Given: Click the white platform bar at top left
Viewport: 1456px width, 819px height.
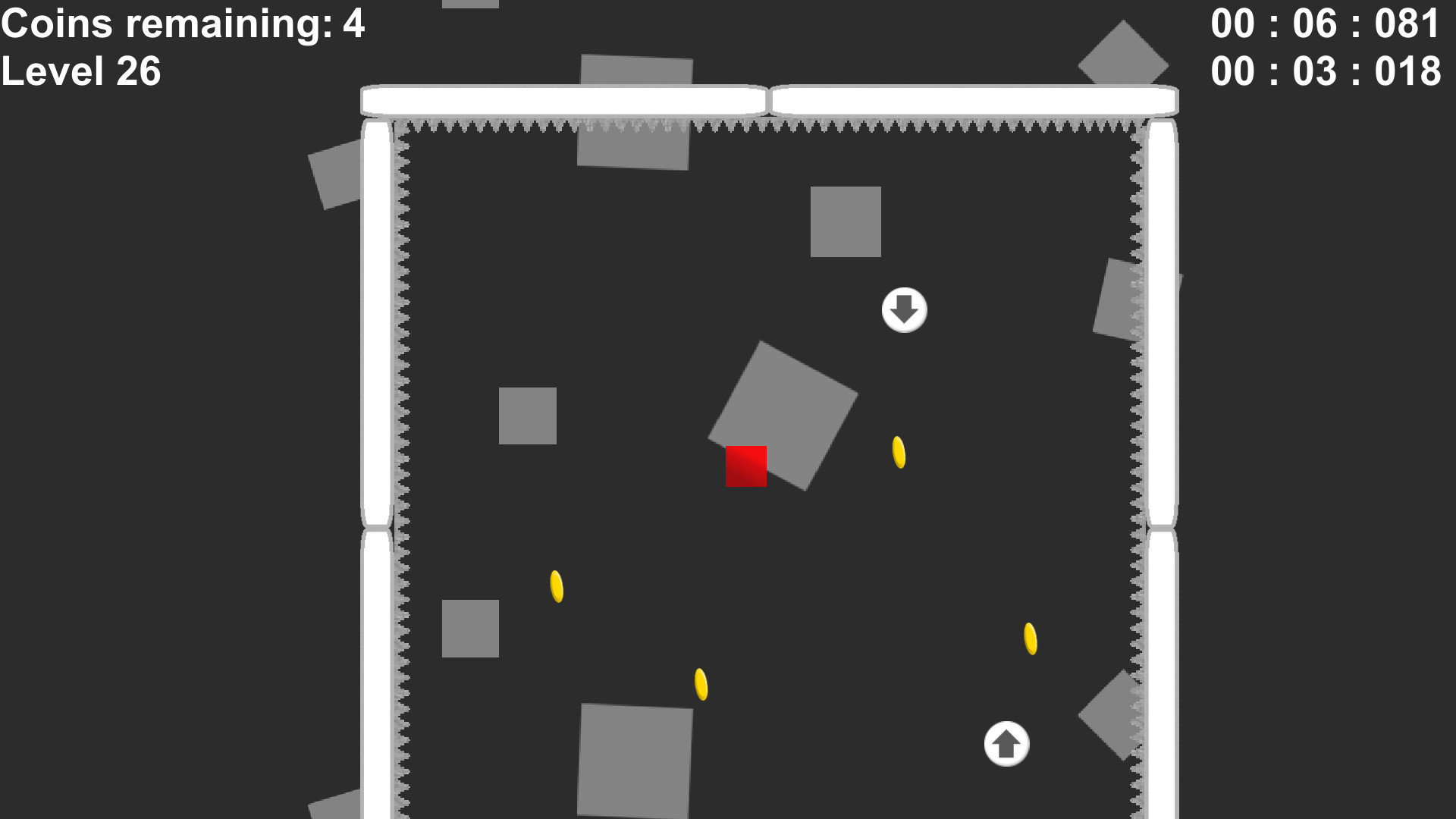Looking at the screenshot, I should click(561, 99).
